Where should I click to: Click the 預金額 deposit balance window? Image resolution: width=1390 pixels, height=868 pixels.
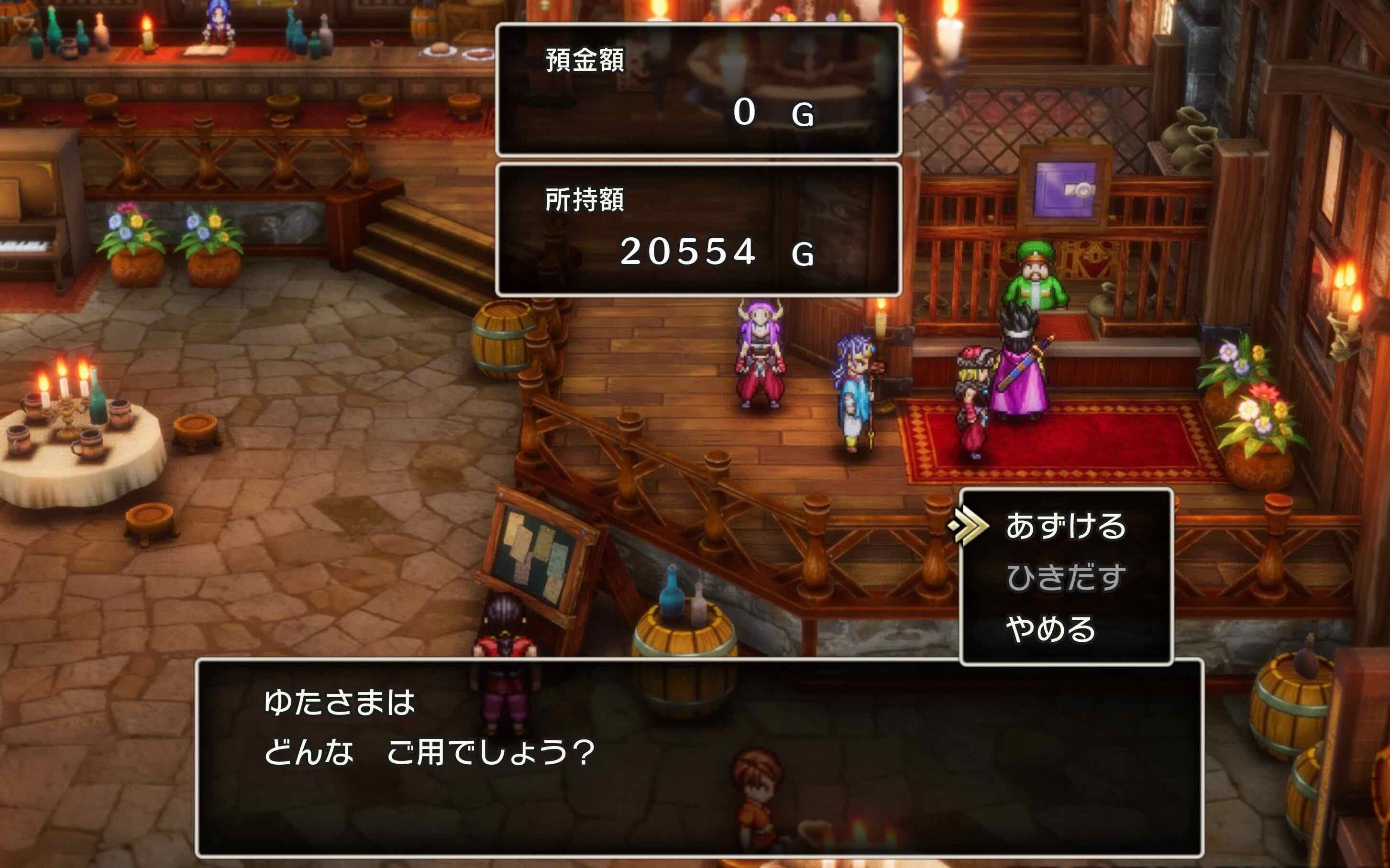point(697,89)
